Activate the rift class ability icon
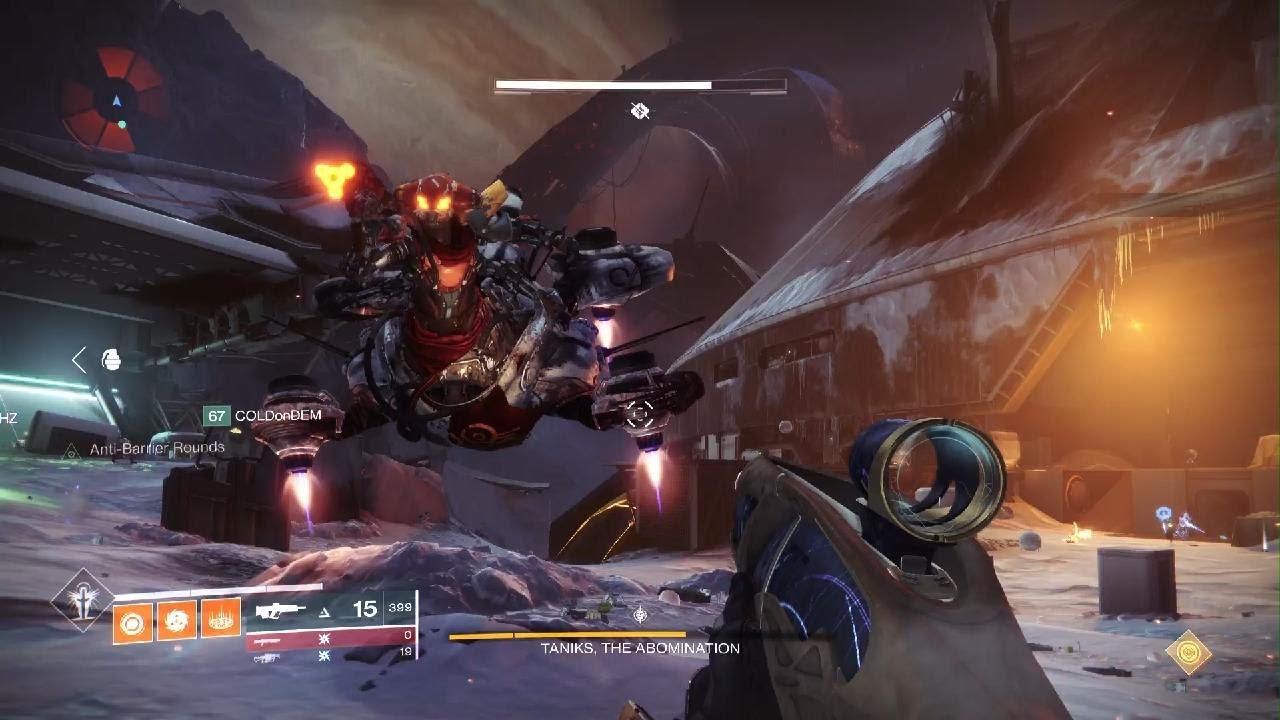The height and width of the screenshot is (720, 1280). click(x=221, y=619)
